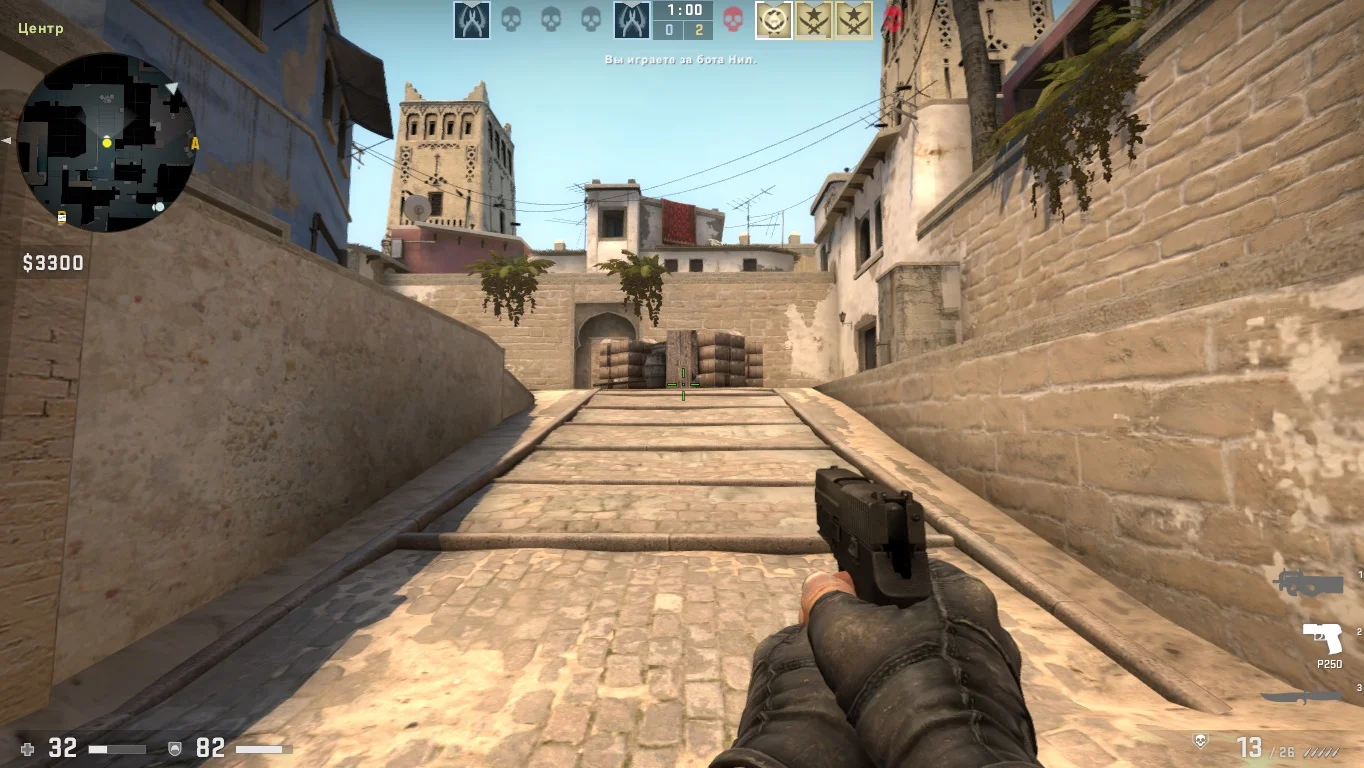
Task: Switch to the knife slot
Action: 1301,697
